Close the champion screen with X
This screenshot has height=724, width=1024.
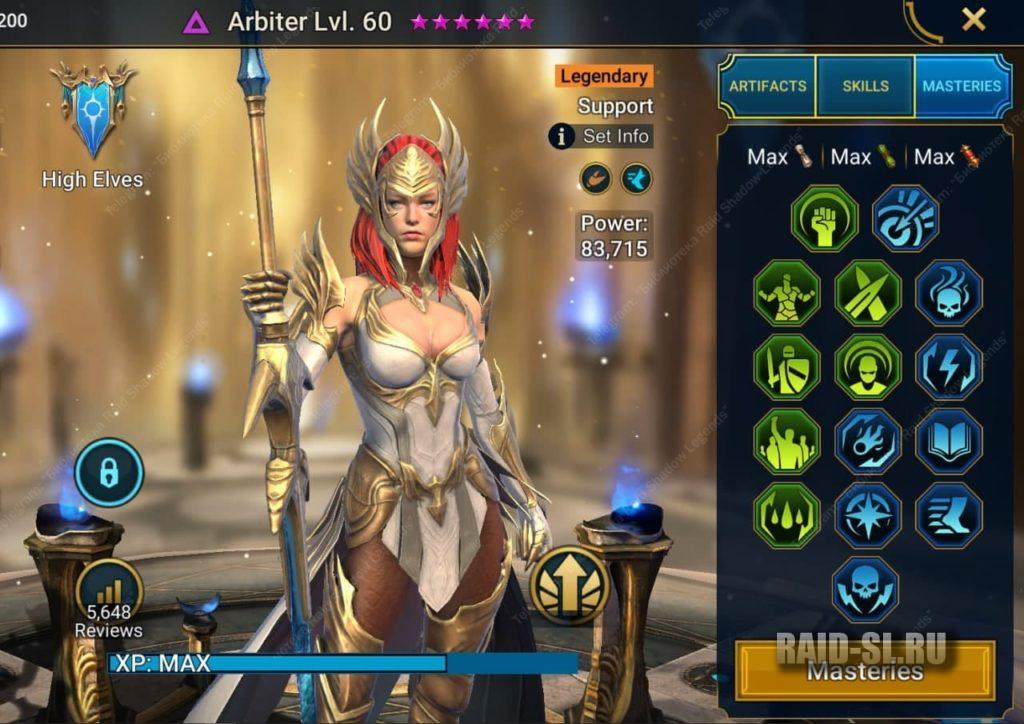click(973, 19)
